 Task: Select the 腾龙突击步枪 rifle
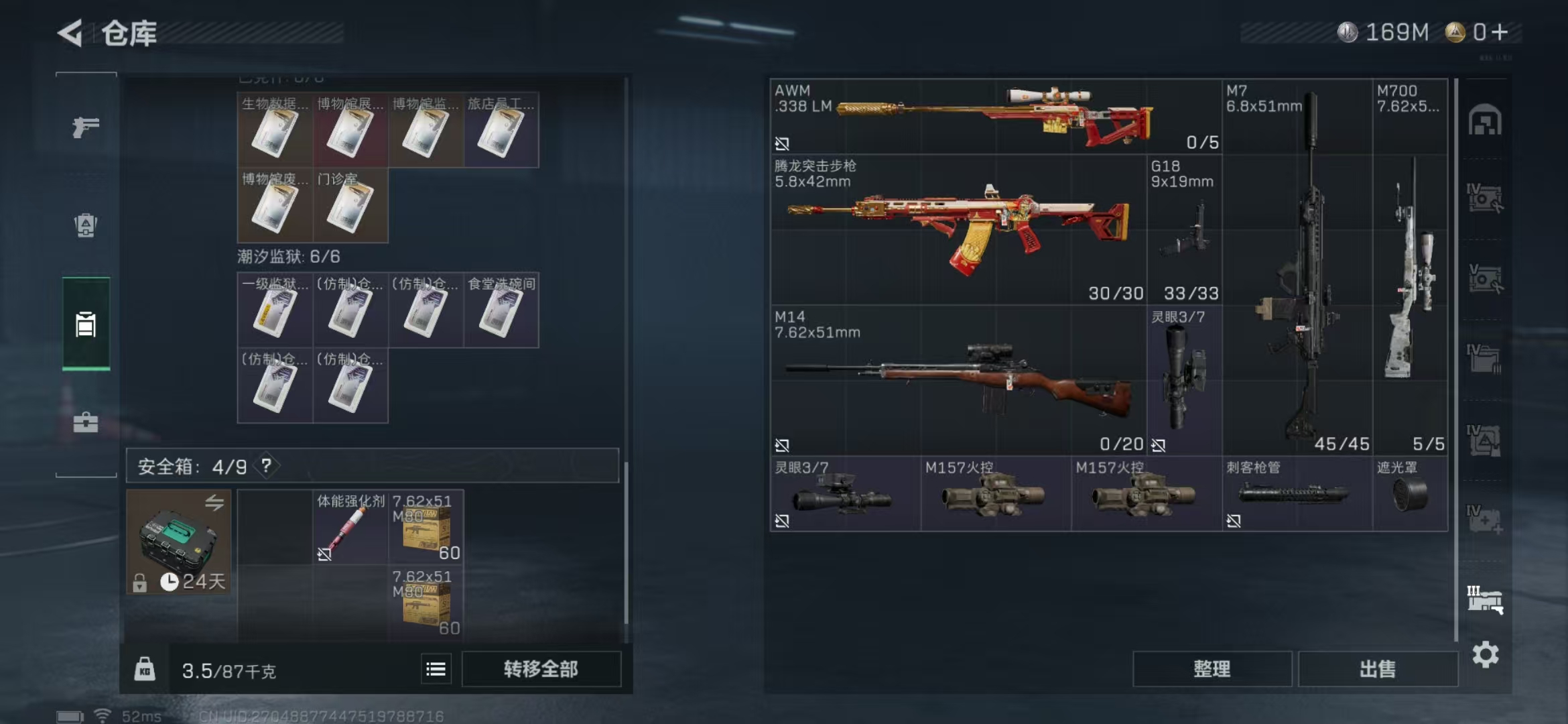pyautogui.click(x=958, y=229)
